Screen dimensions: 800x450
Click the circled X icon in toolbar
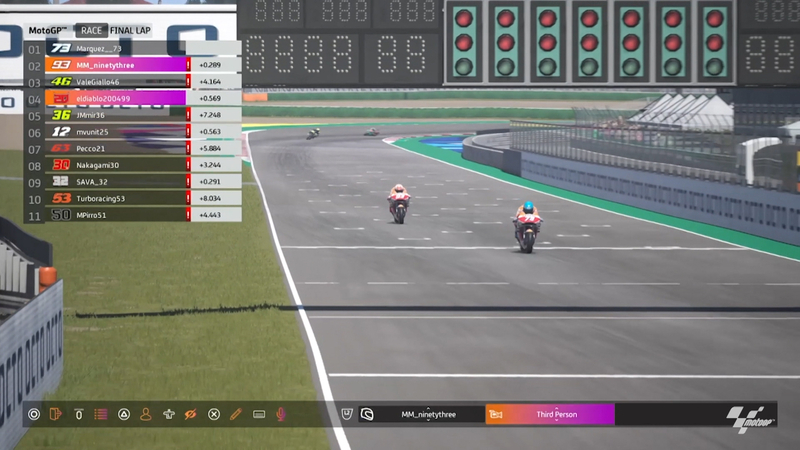pyautogui.click(x=214, y=414)
